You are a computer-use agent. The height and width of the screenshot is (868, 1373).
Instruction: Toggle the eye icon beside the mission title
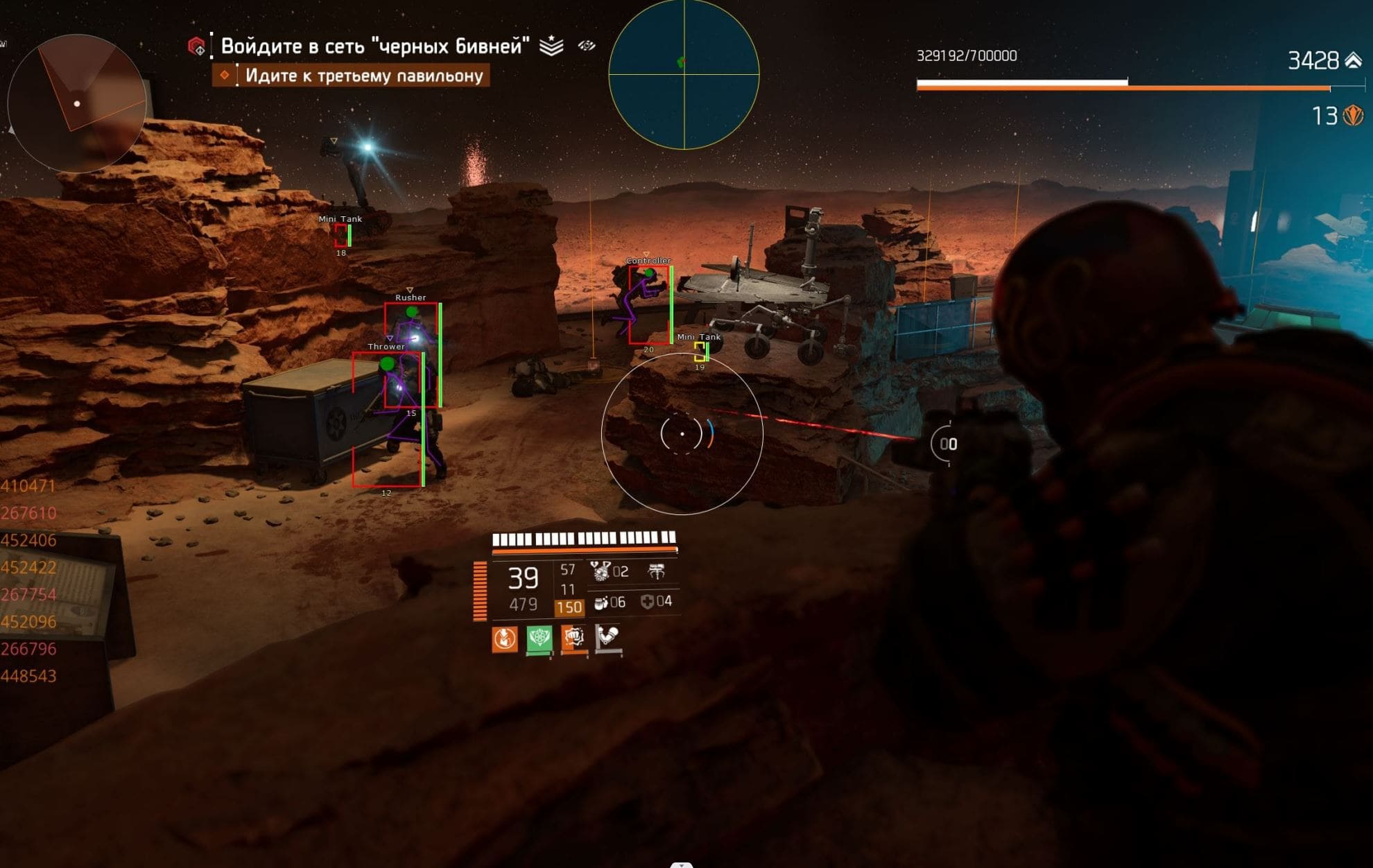587,46
